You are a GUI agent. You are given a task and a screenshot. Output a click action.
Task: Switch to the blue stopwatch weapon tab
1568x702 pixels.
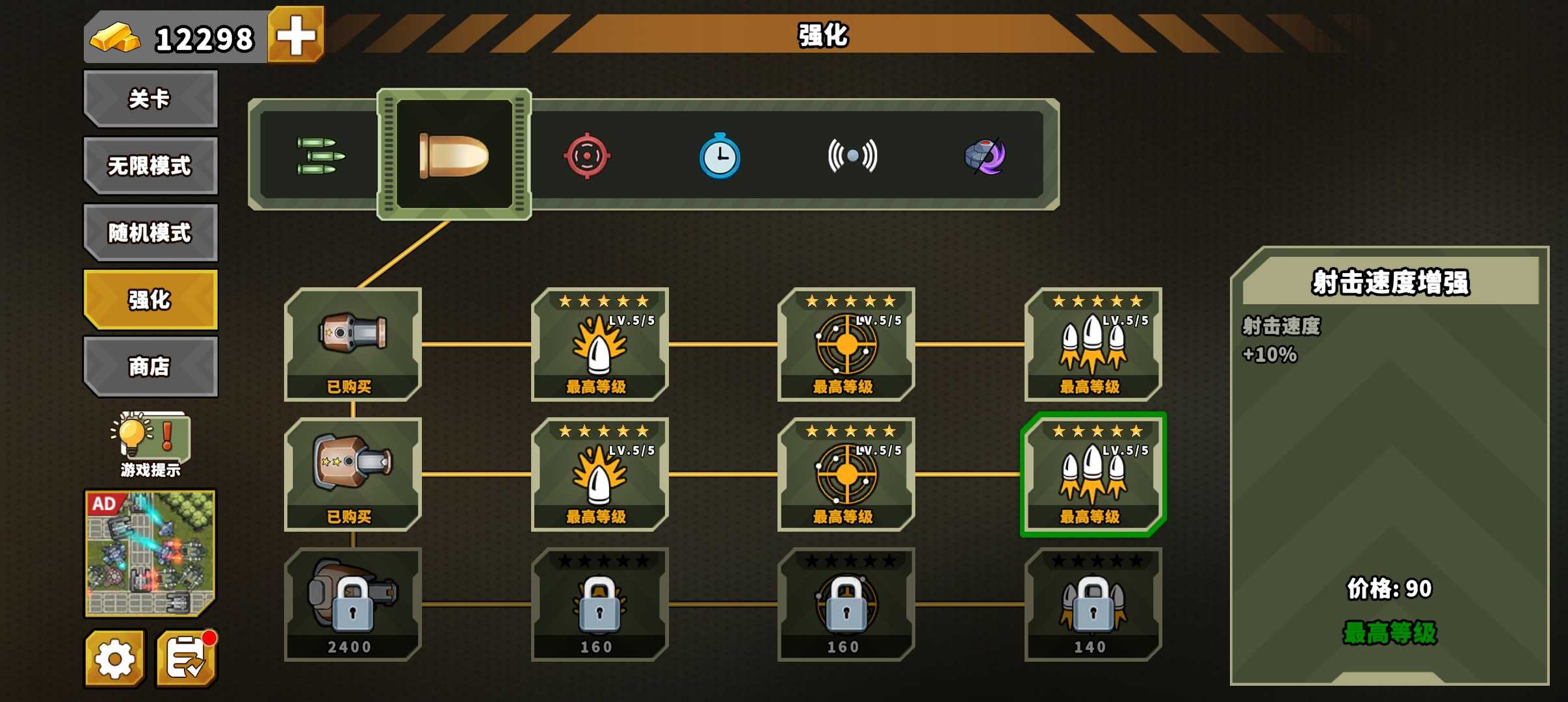pyautogui.click(x=720, y=156)
